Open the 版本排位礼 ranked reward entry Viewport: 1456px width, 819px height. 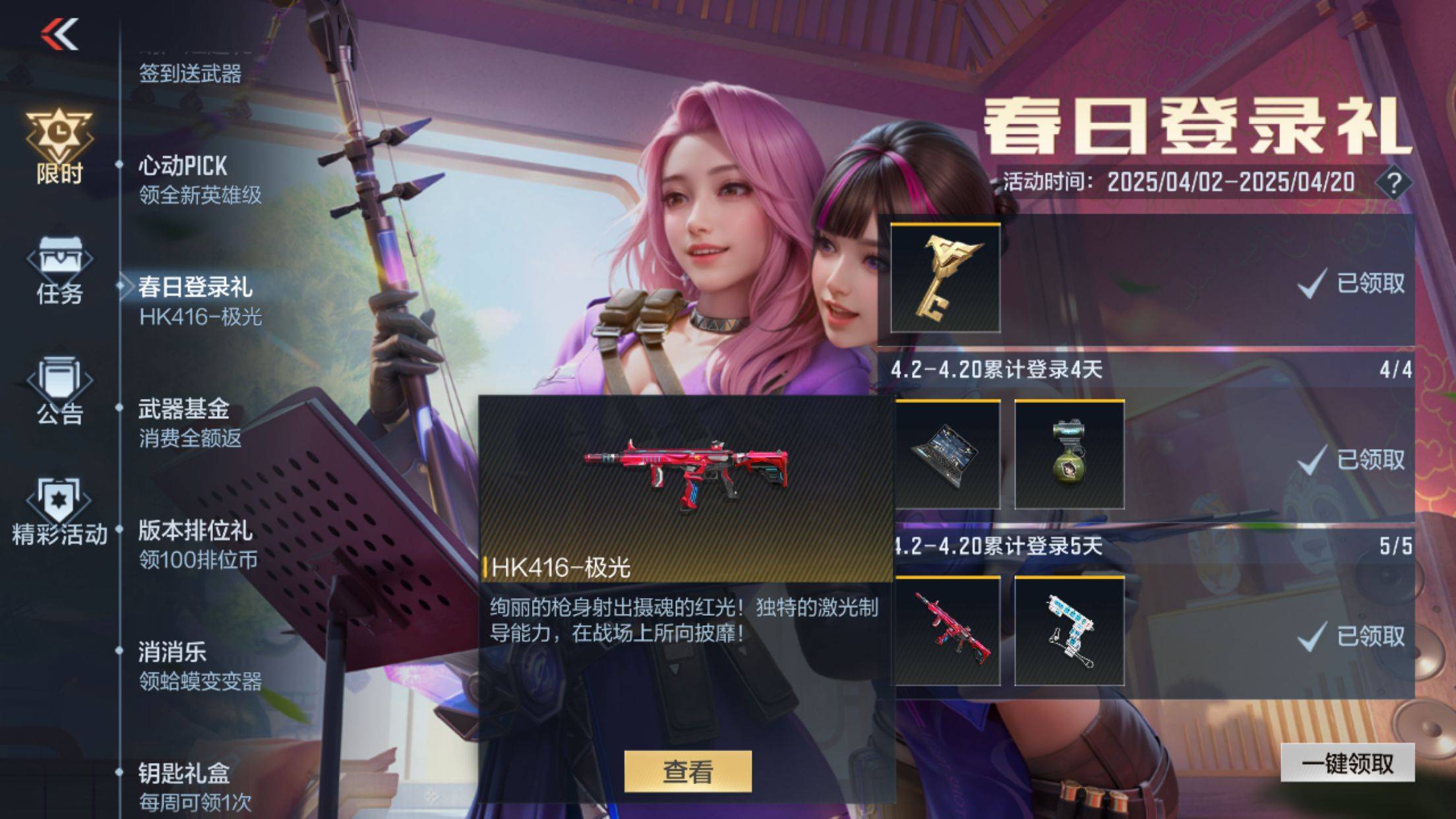195,544
